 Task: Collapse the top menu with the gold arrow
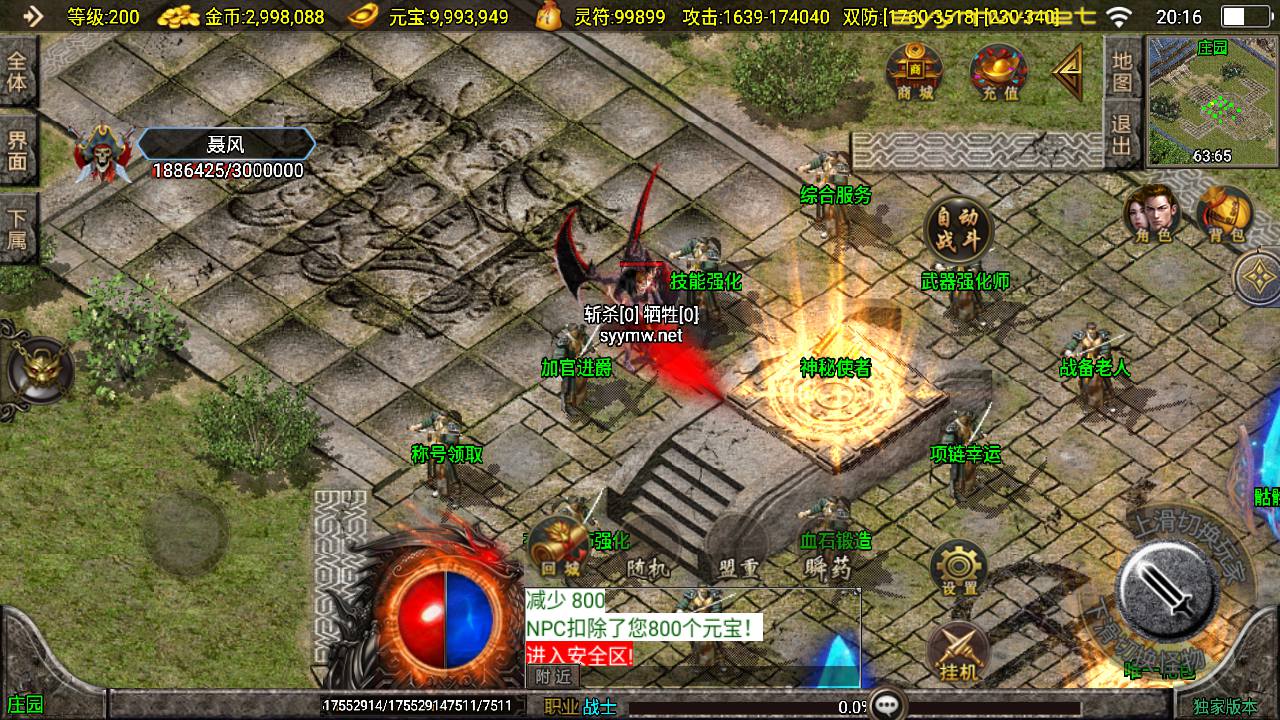[x=1068, y=72]
